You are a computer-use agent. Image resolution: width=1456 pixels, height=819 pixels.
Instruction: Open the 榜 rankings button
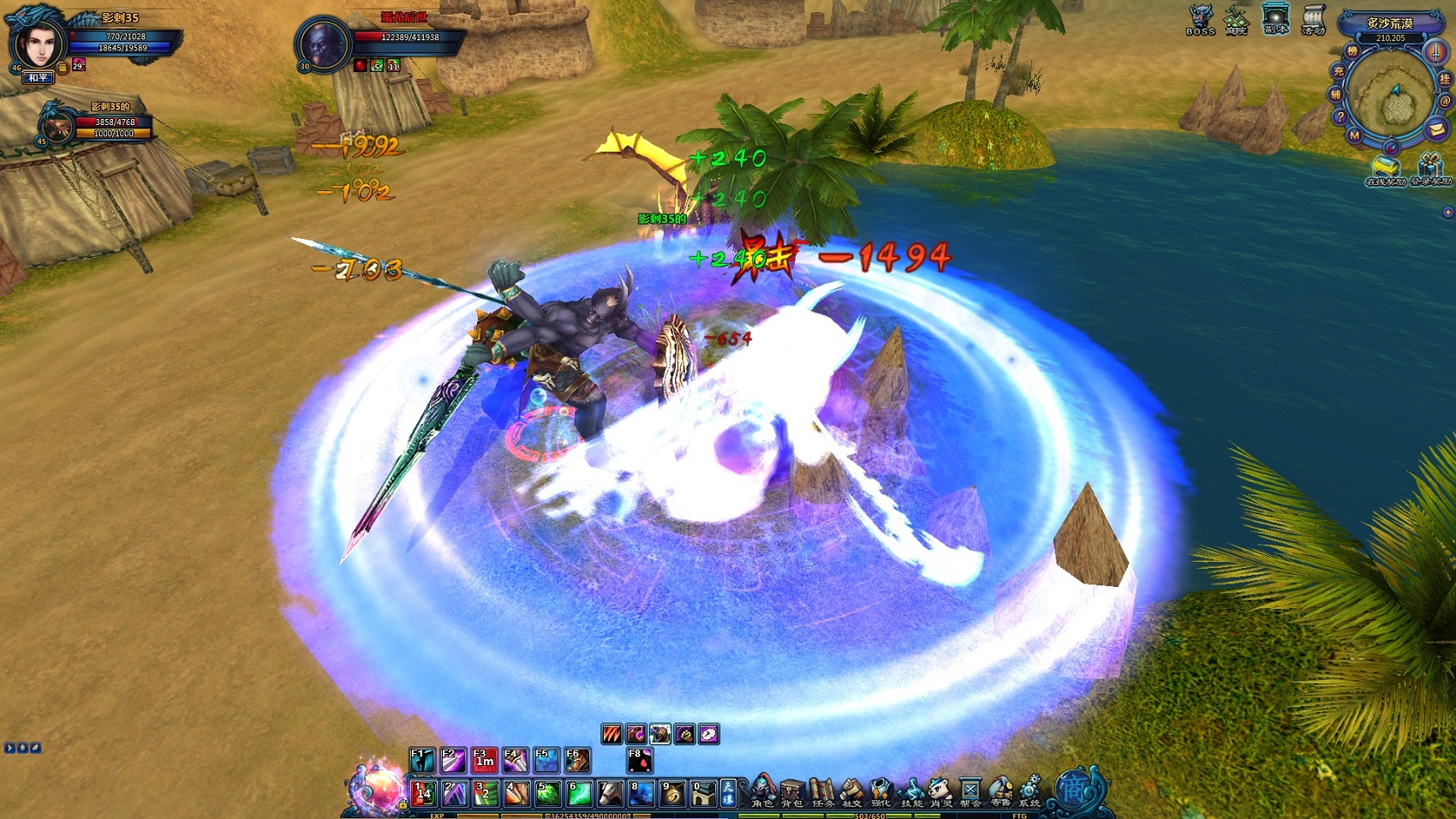(1352, 51)
